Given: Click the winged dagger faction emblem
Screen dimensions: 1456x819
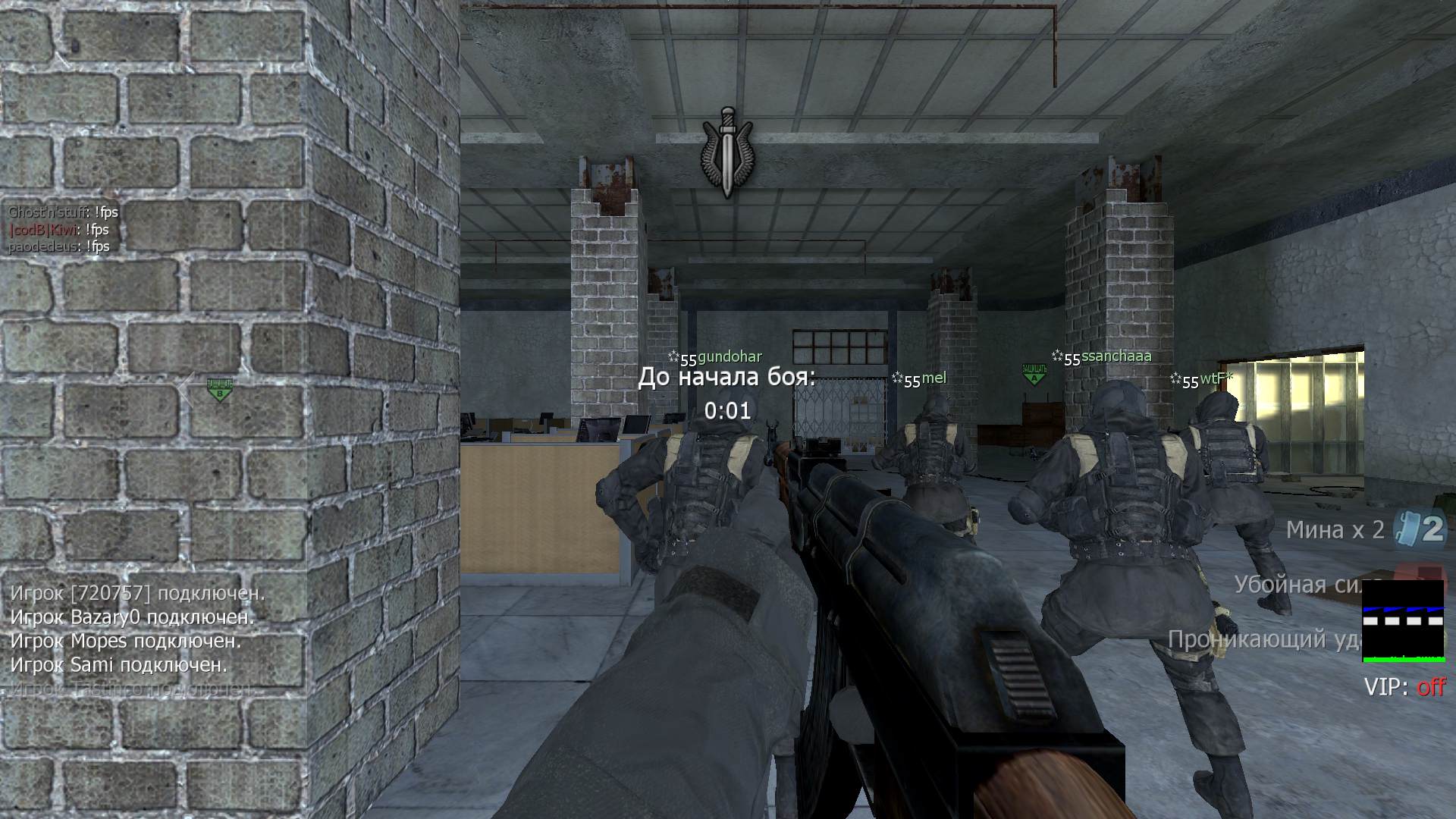Looking at the screenshot, I should (727, 152).
